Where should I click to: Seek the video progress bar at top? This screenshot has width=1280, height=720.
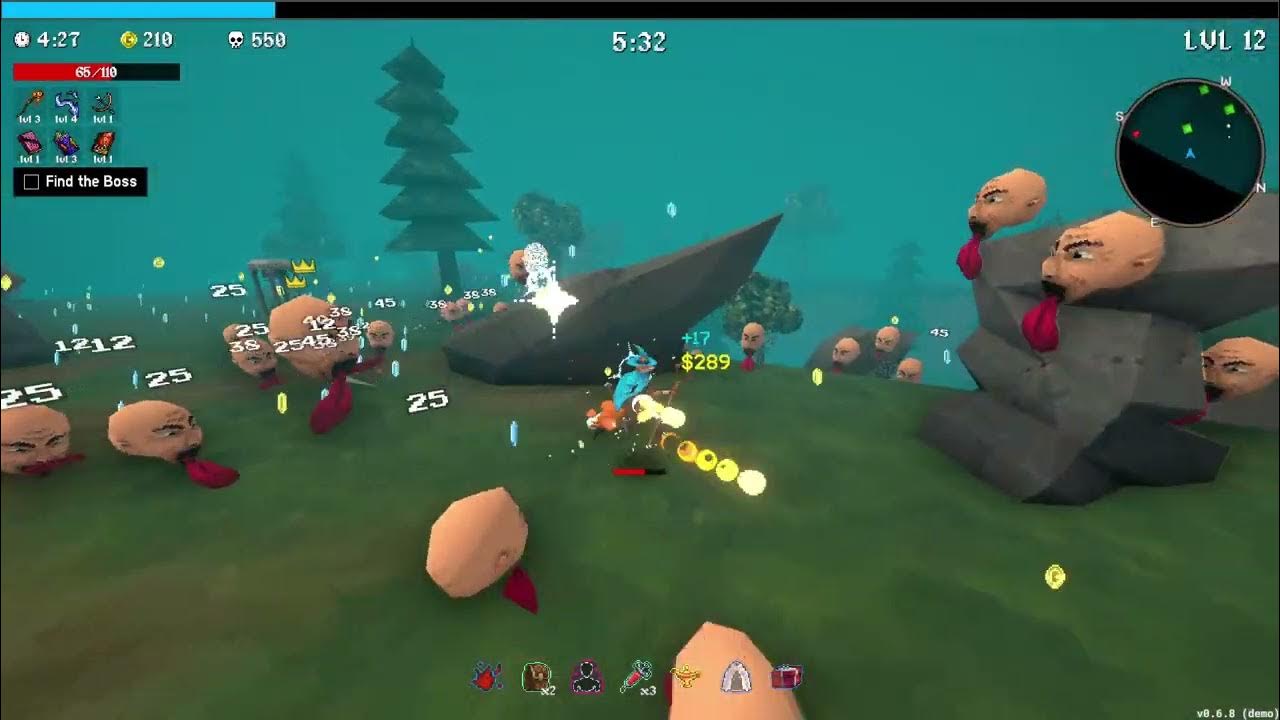click(640, 9)
